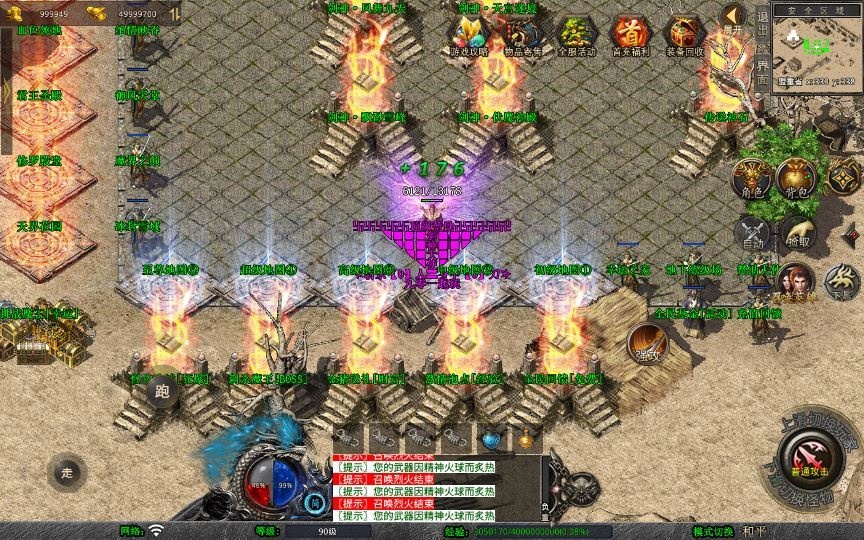Switch to 走 walk movement mode
This screenshot has height=540, width=864.
pyautogui.click(x=67, y=472)
